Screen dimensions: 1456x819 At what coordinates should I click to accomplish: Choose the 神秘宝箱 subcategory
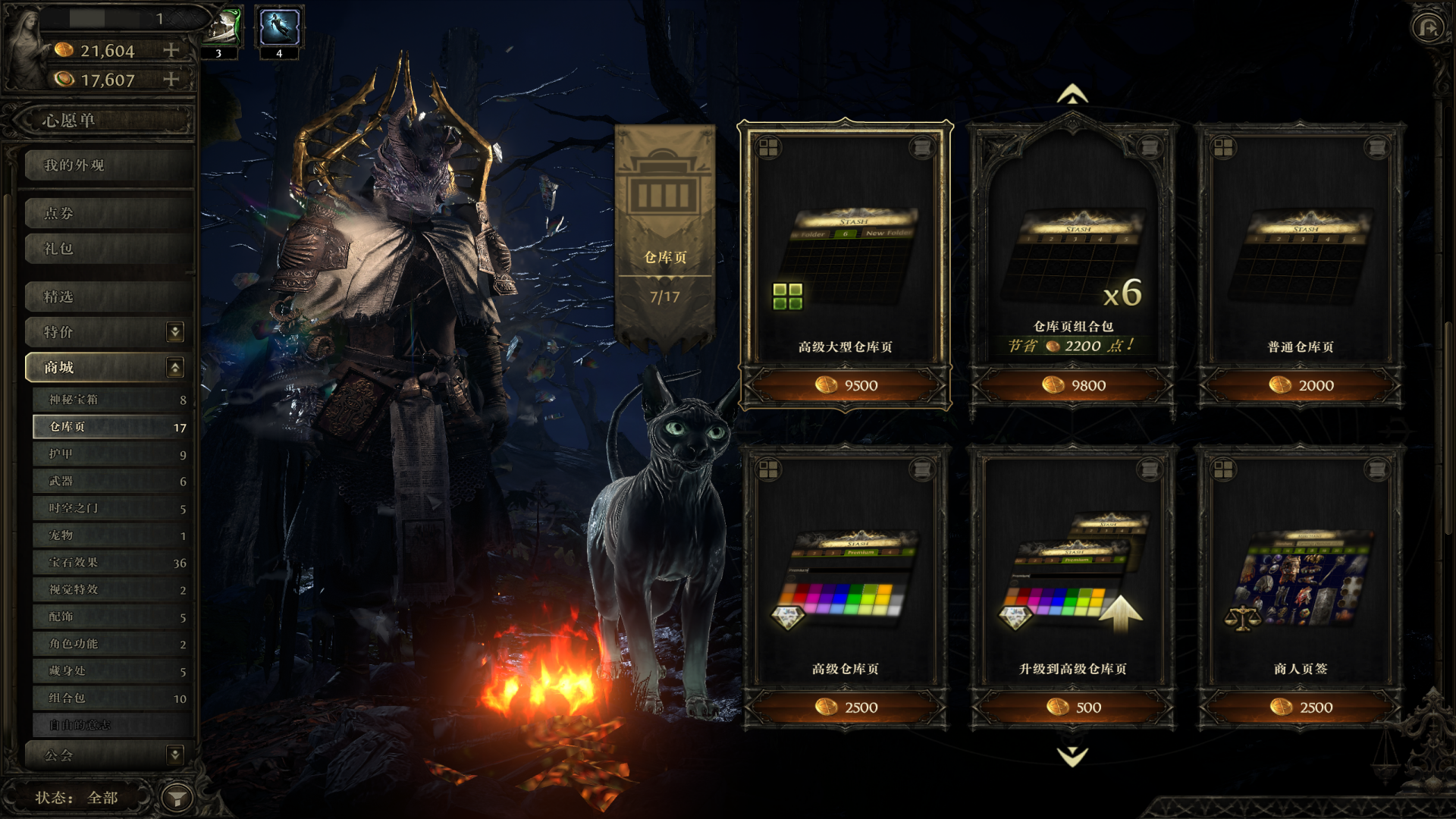[110, 400]
